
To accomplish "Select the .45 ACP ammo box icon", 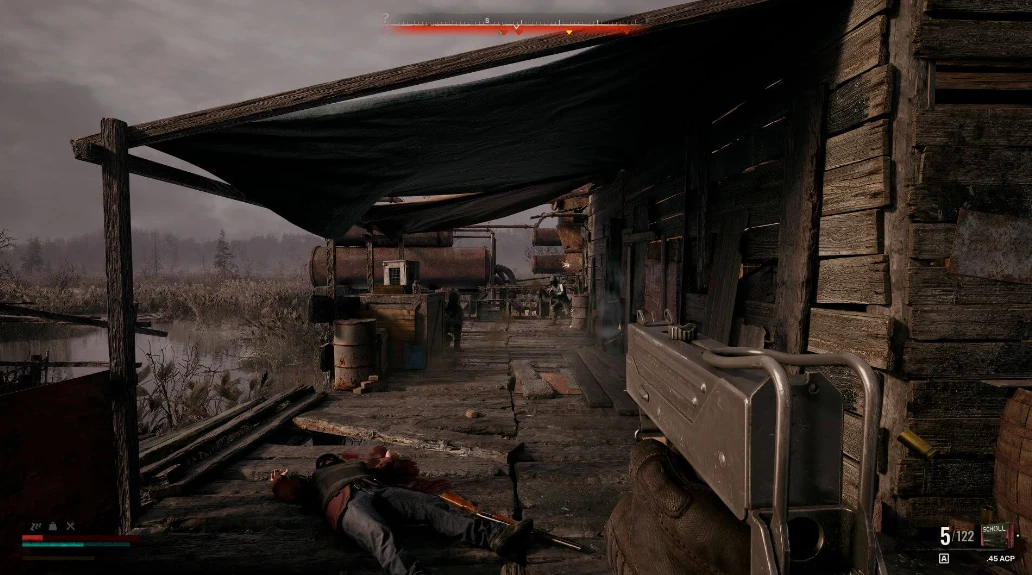I will click(x=996, y=534).
